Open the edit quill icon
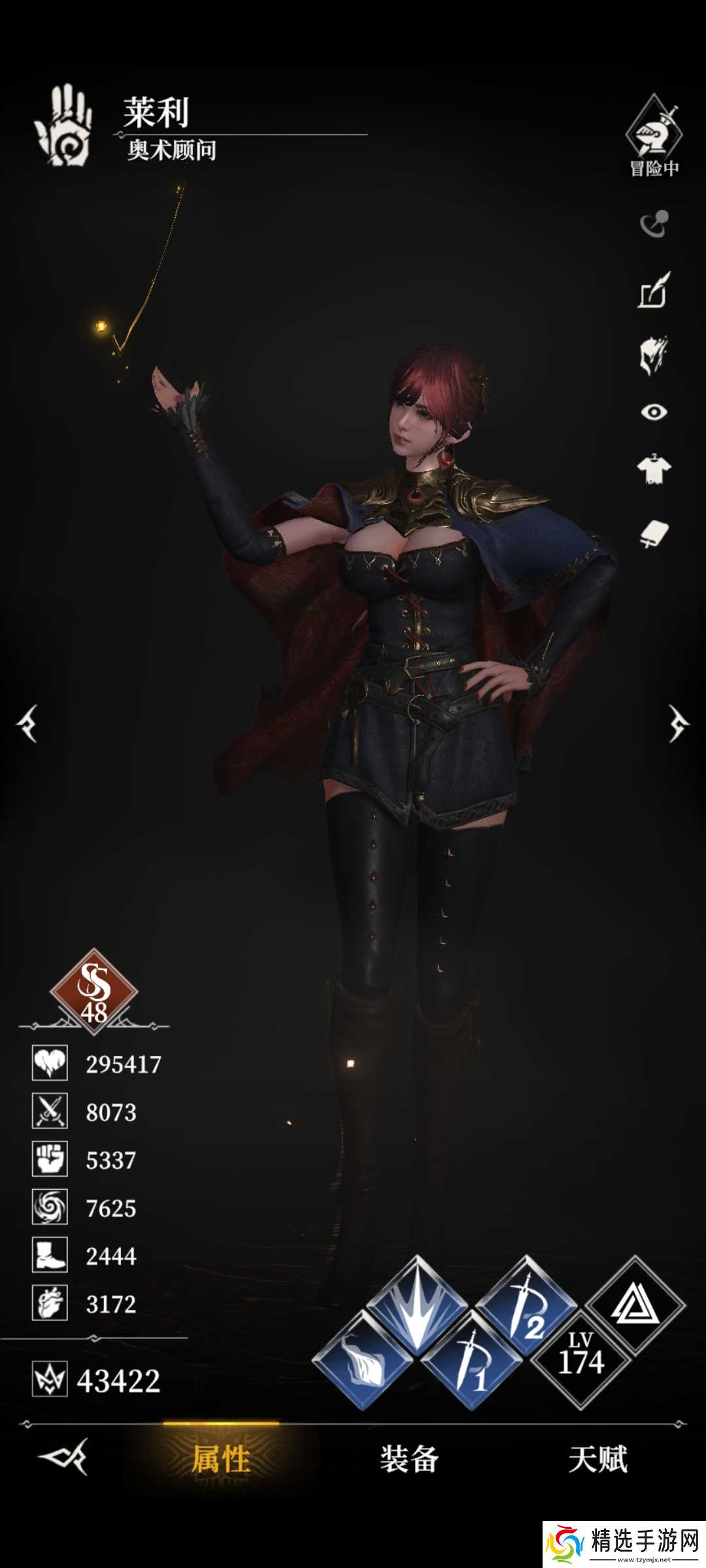 pos(654,291)
